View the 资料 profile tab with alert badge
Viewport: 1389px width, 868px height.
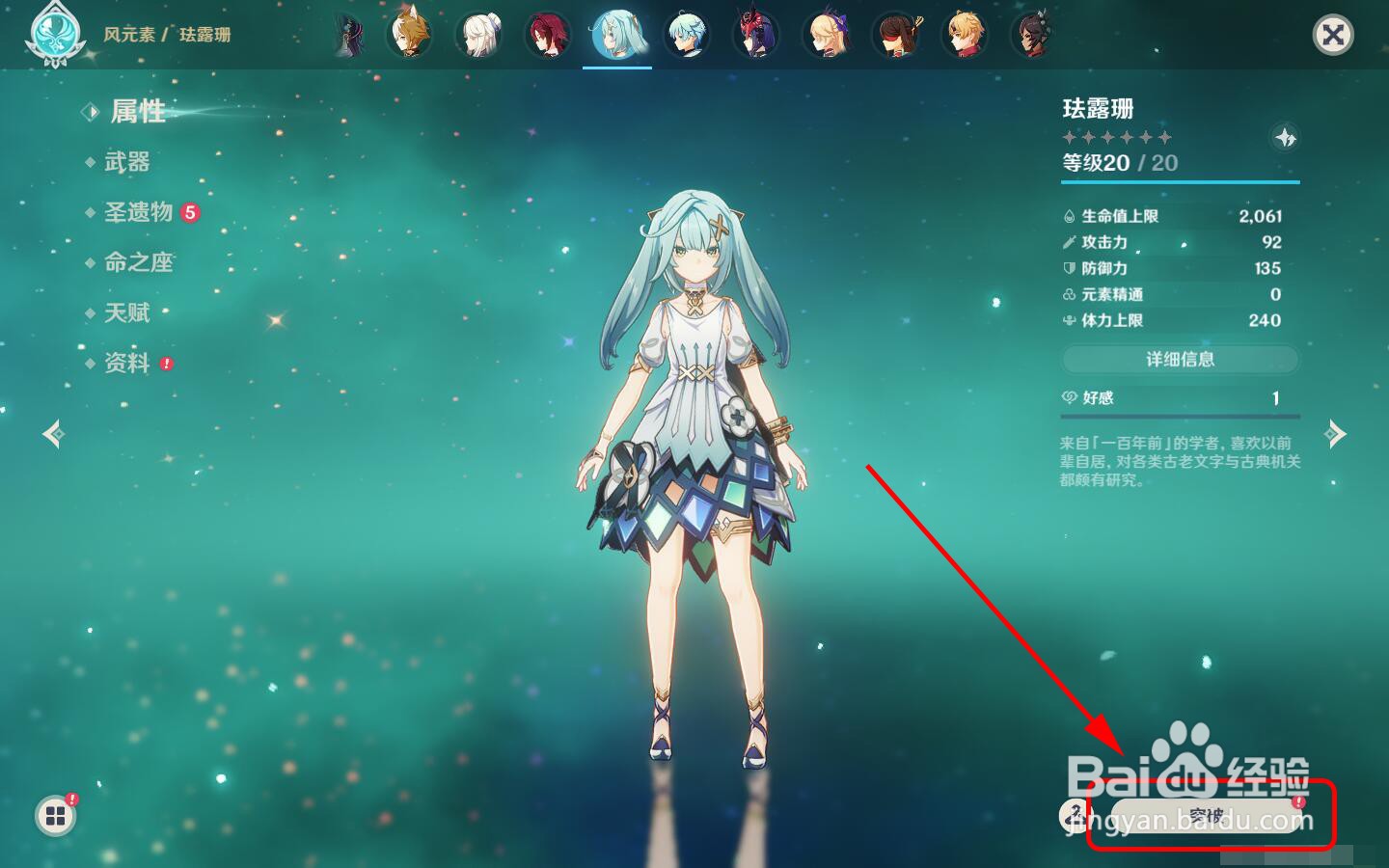[126, 363]
